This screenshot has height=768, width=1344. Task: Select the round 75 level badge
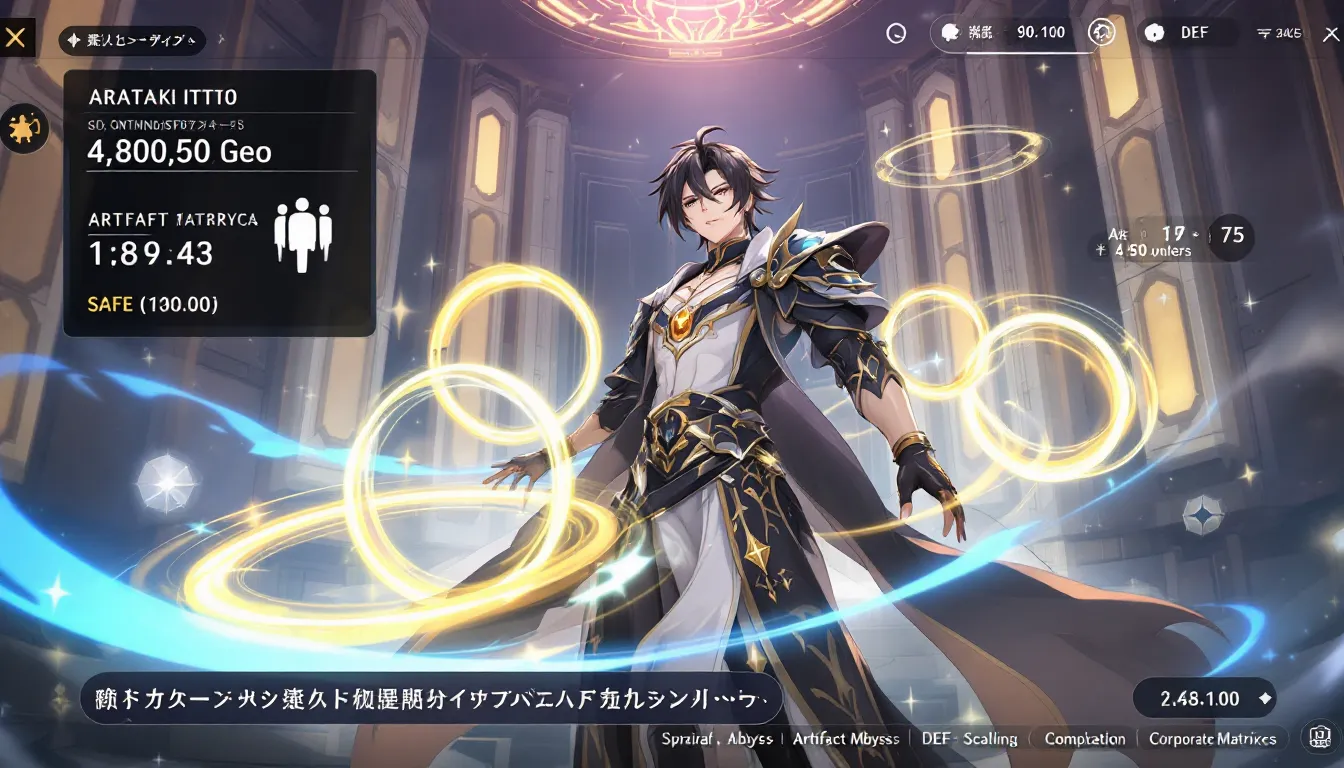click(x=1232, y=236)
